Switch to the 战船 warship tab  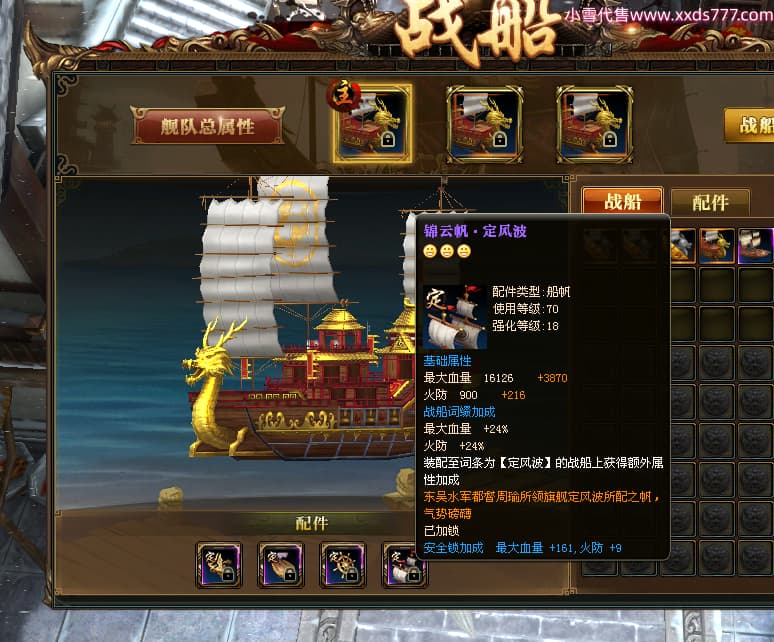[x=622, y=202]
